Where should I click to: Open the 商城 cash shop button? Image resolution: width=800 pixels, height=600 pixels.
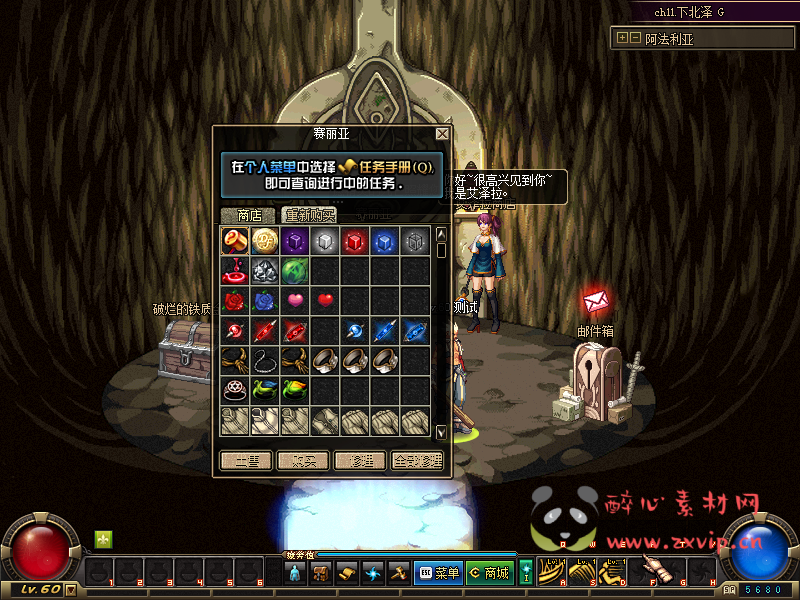[x=489, y=573]
